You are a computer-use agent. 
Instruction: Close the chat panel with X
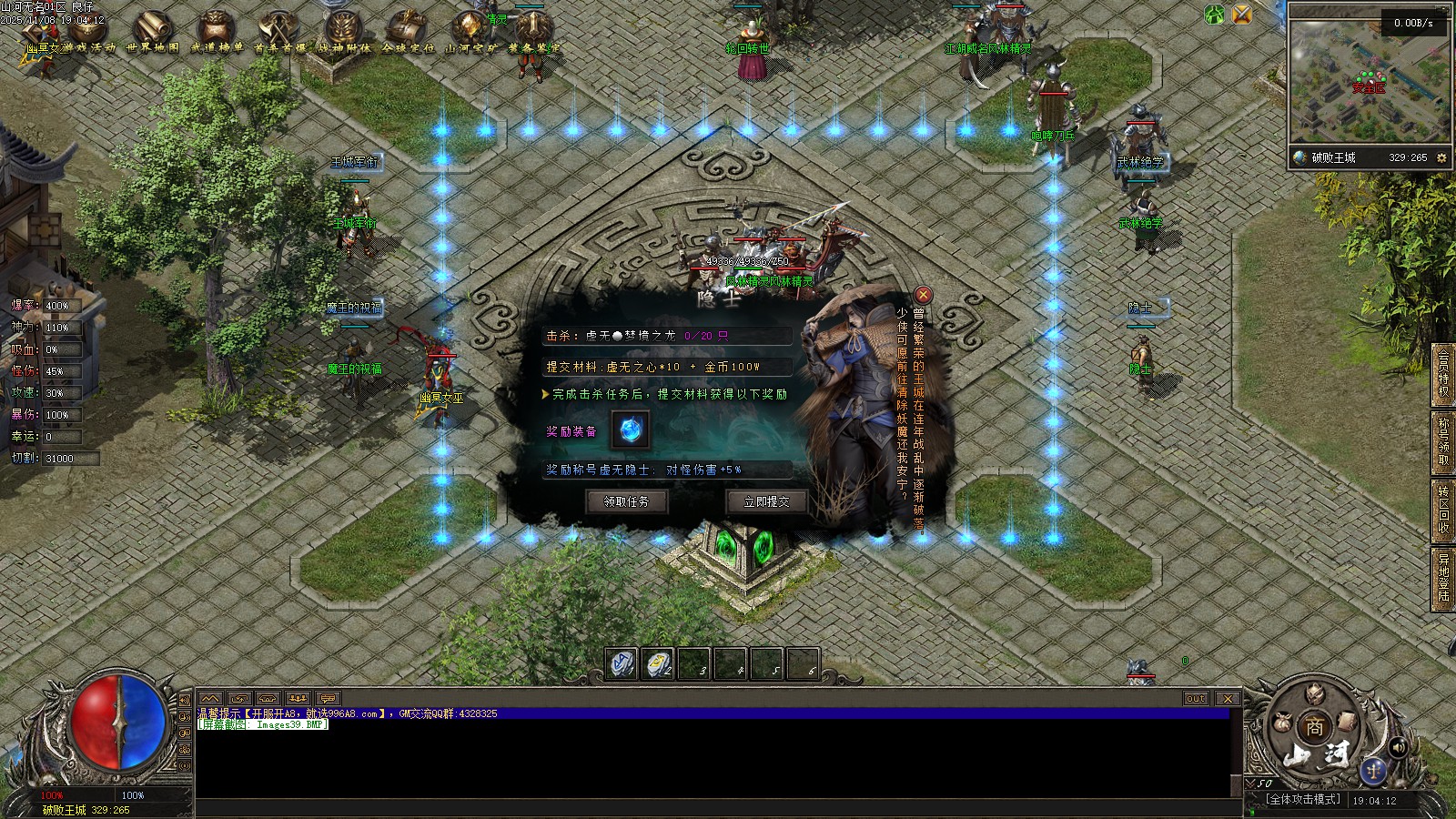point(1228,699)
